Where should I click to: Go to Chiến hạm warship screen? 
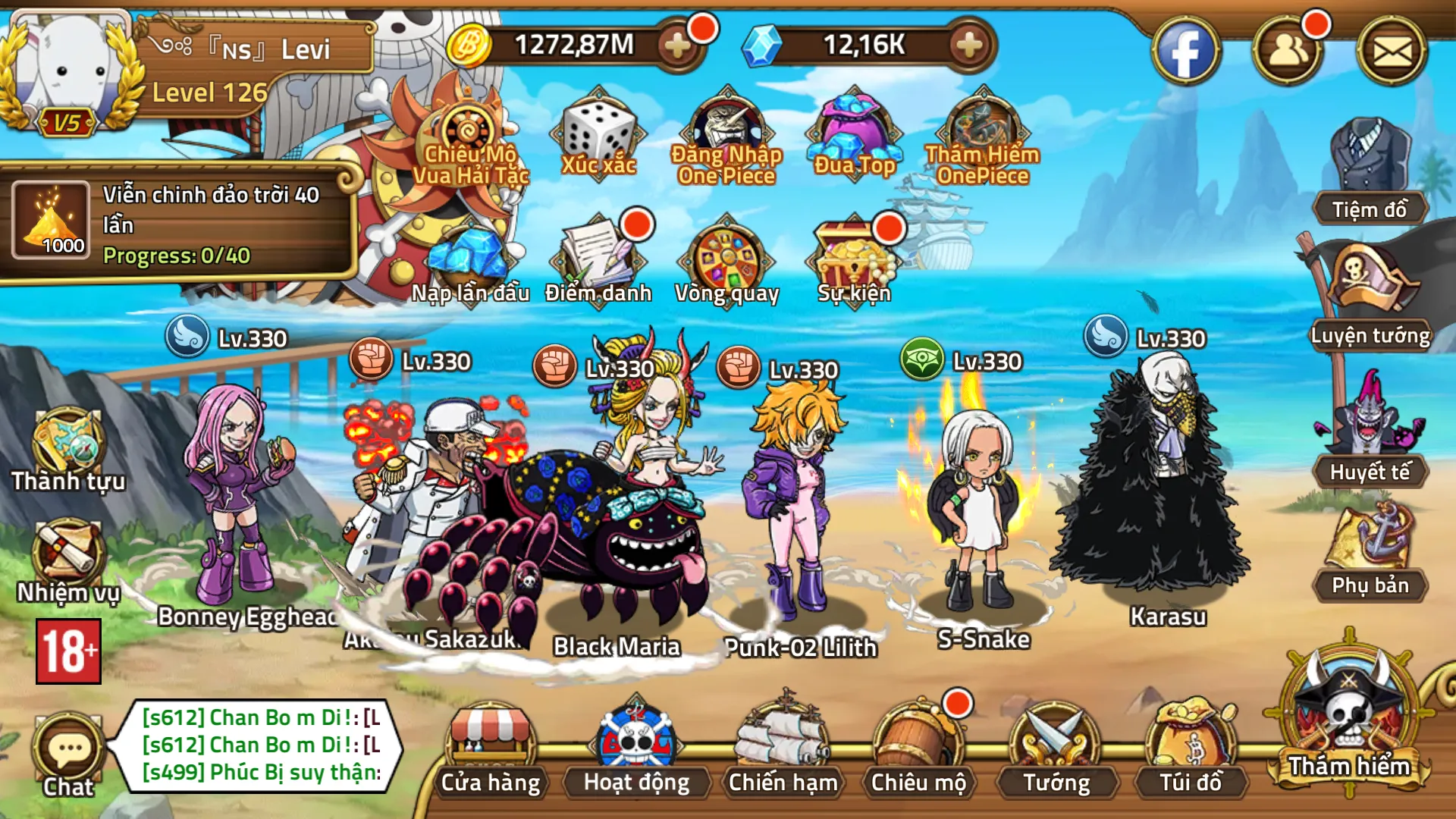click(x=783, y=751)
